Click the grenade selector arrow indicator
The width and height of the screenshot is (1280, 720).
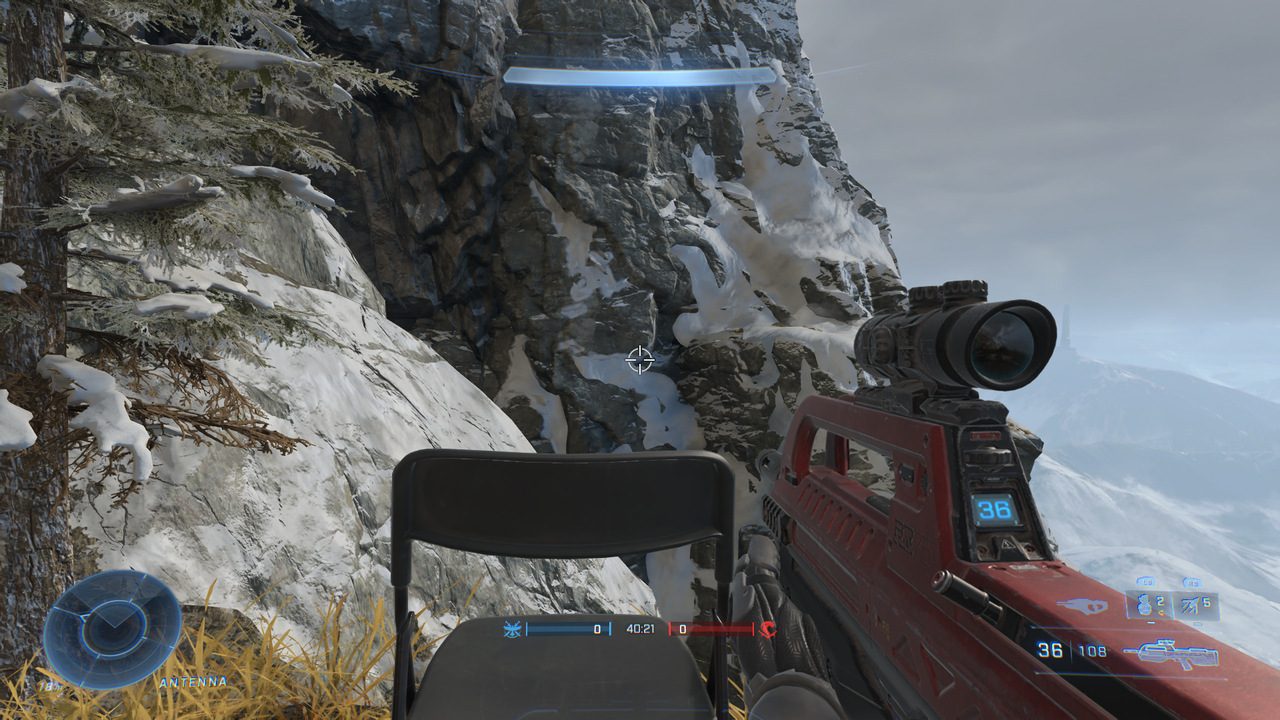(1163, 612)
